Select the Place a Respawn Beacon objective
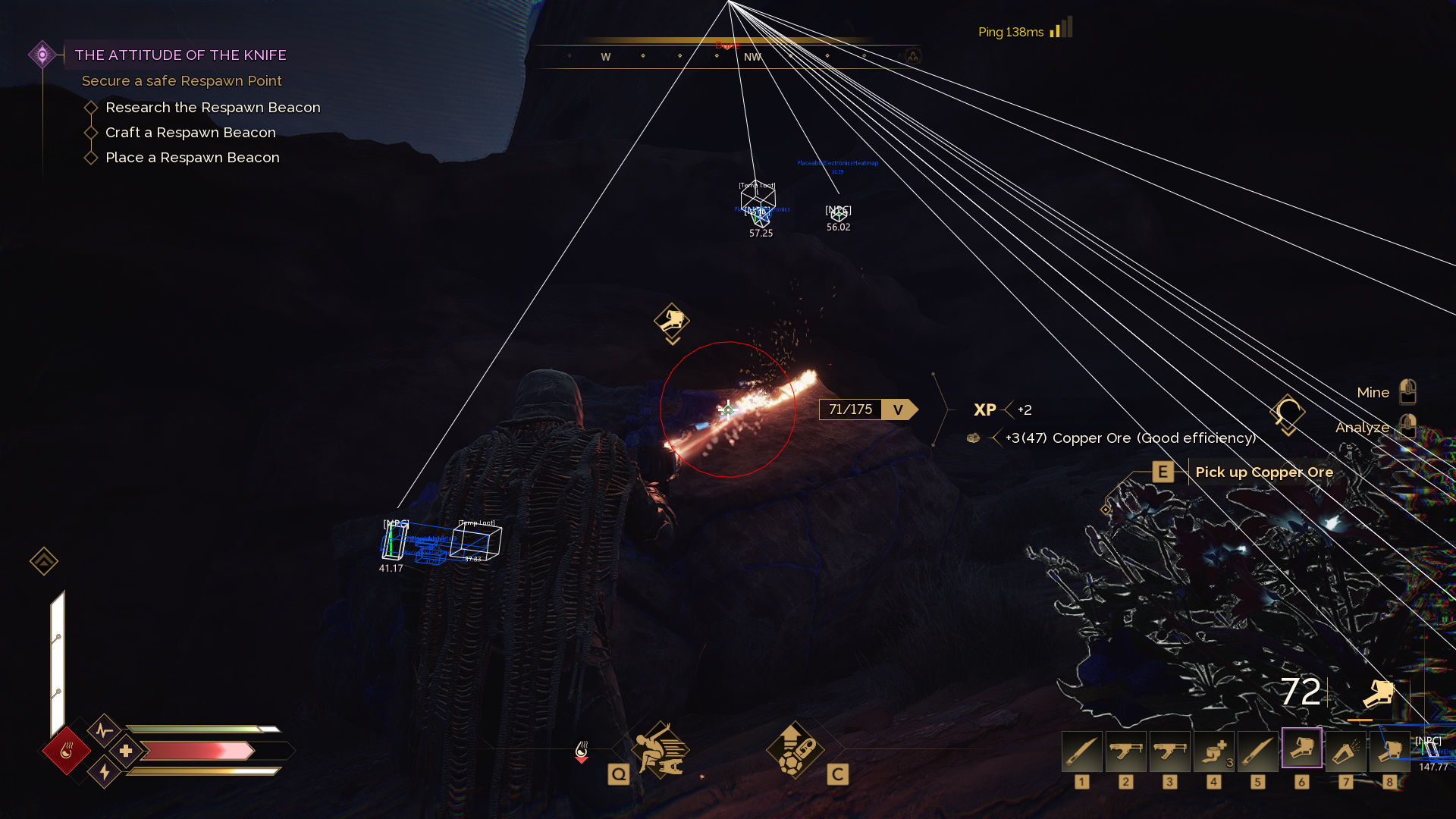This screenshot has width=1456, height=819. pyautogui.click(x=193, y=158)
